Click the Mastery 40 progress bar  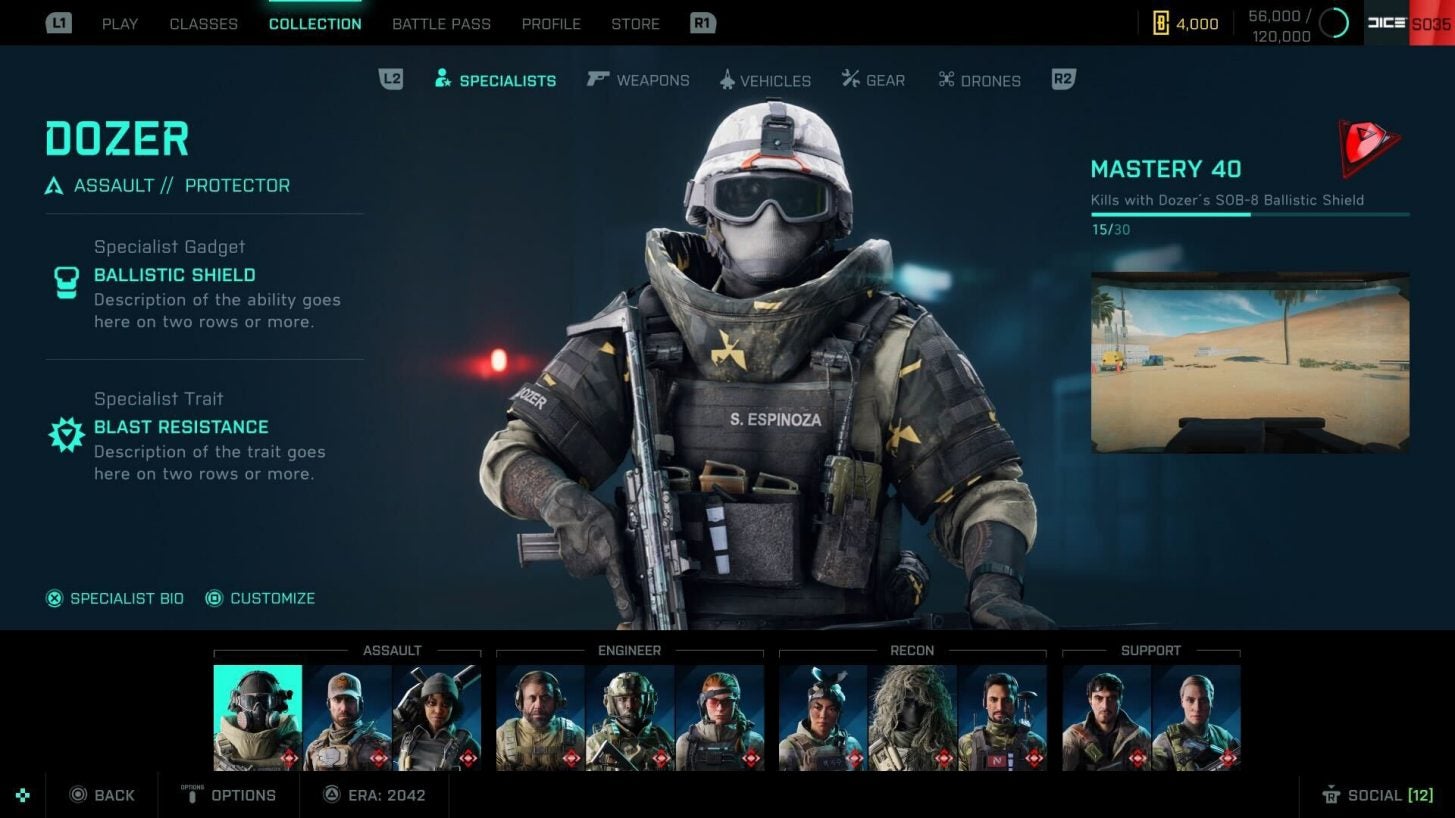pyautogui.click(x=1248, y=213)
